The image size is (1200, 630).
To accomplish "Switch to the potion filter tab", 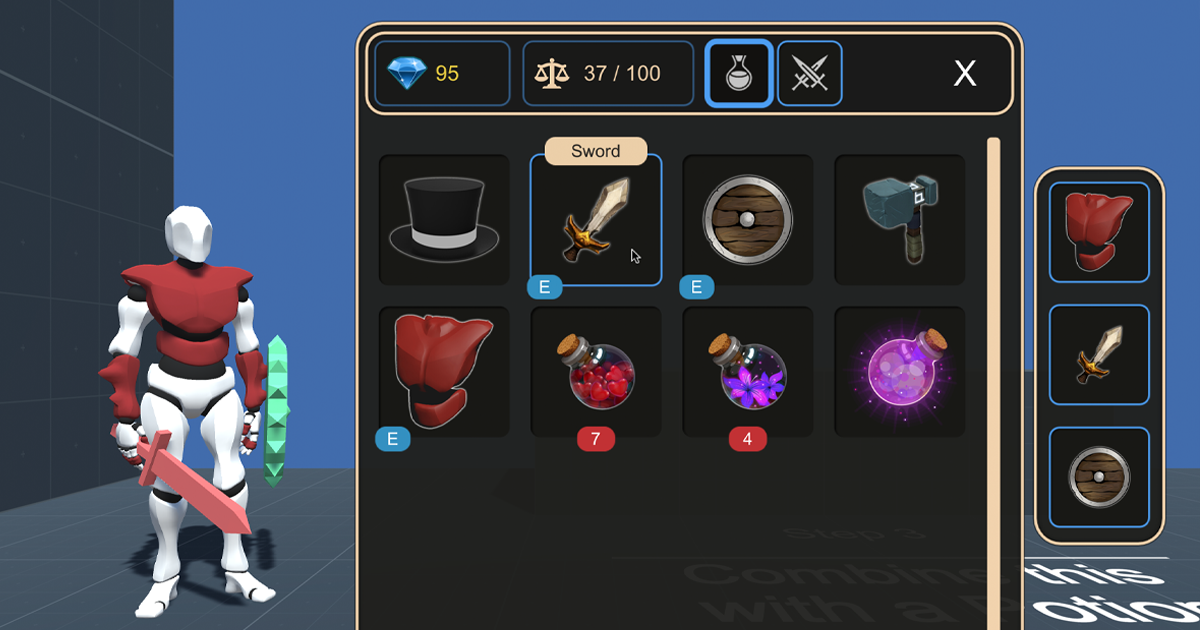I will pyautogui.click(x=739, y=73).
